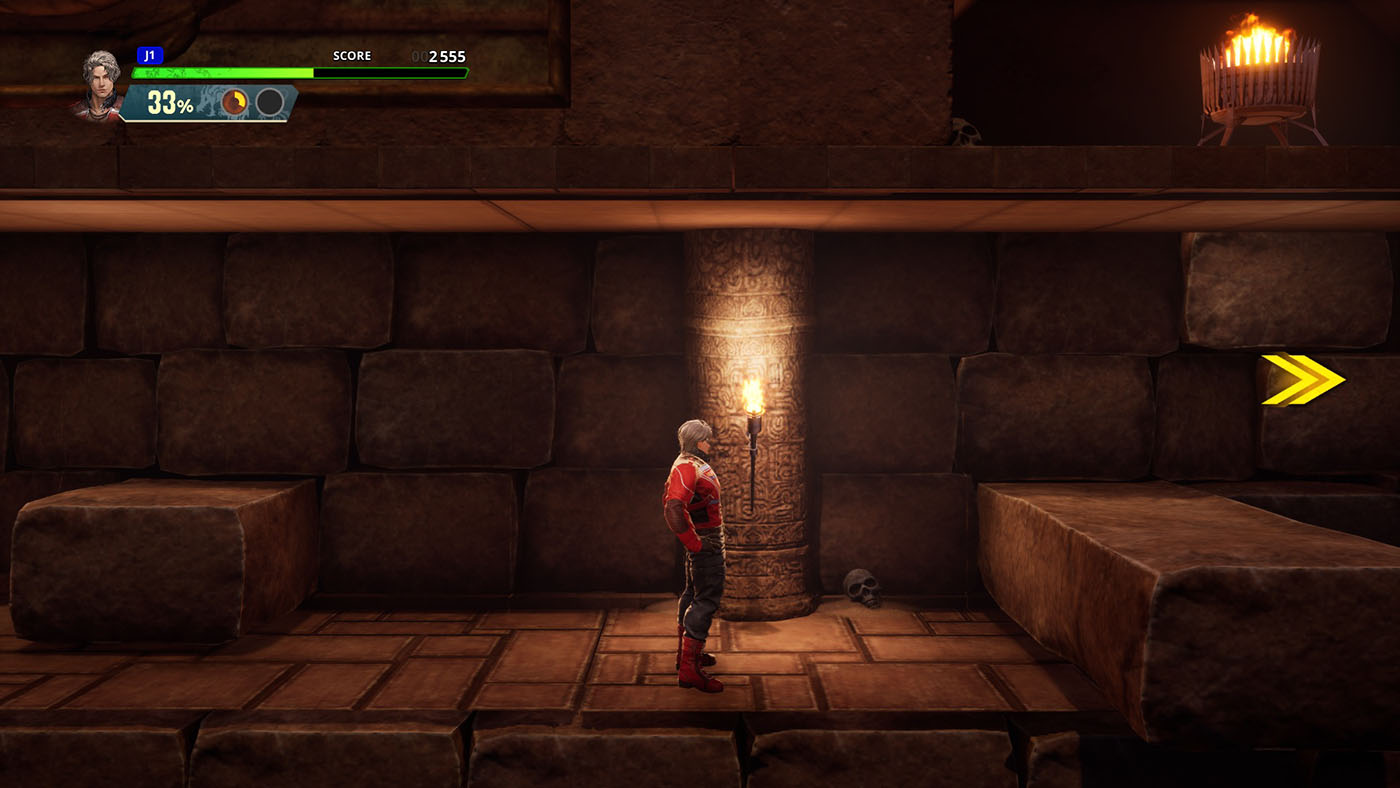
Task: Click the player character portrait
Action: (100, 85)
